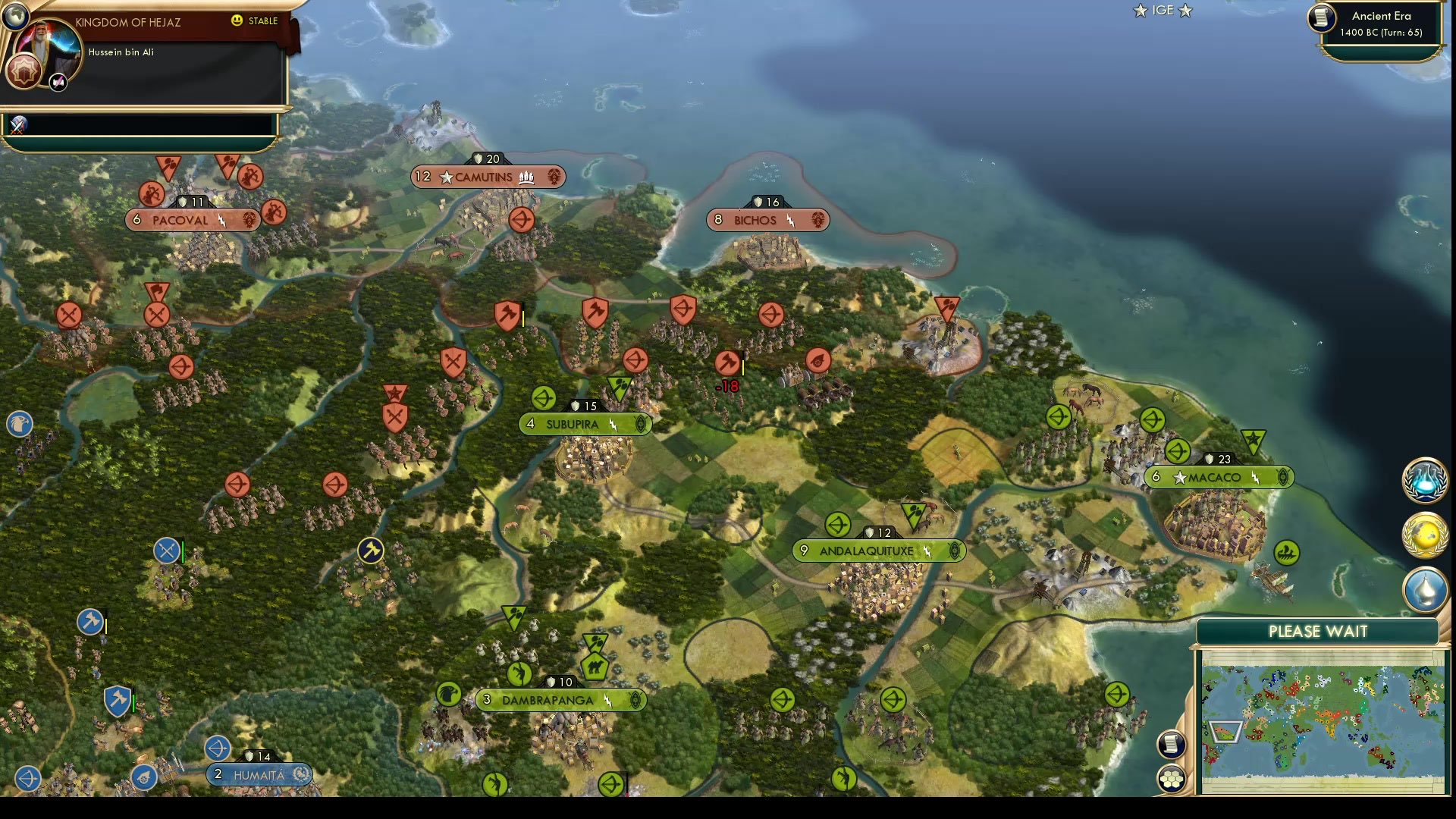1456x819 pixels.
Task: Click the Subupira city banner
Action: pos(585,425)
